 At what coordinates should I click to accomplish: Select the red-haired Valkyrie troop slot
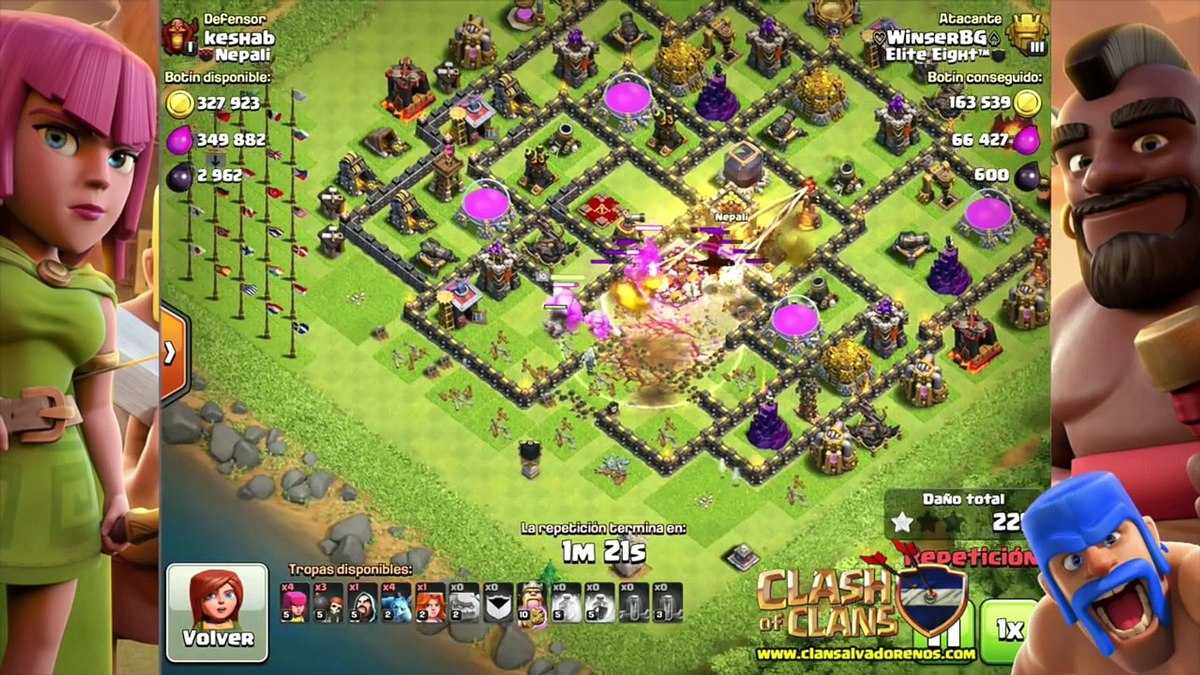(x=431, y=603)
